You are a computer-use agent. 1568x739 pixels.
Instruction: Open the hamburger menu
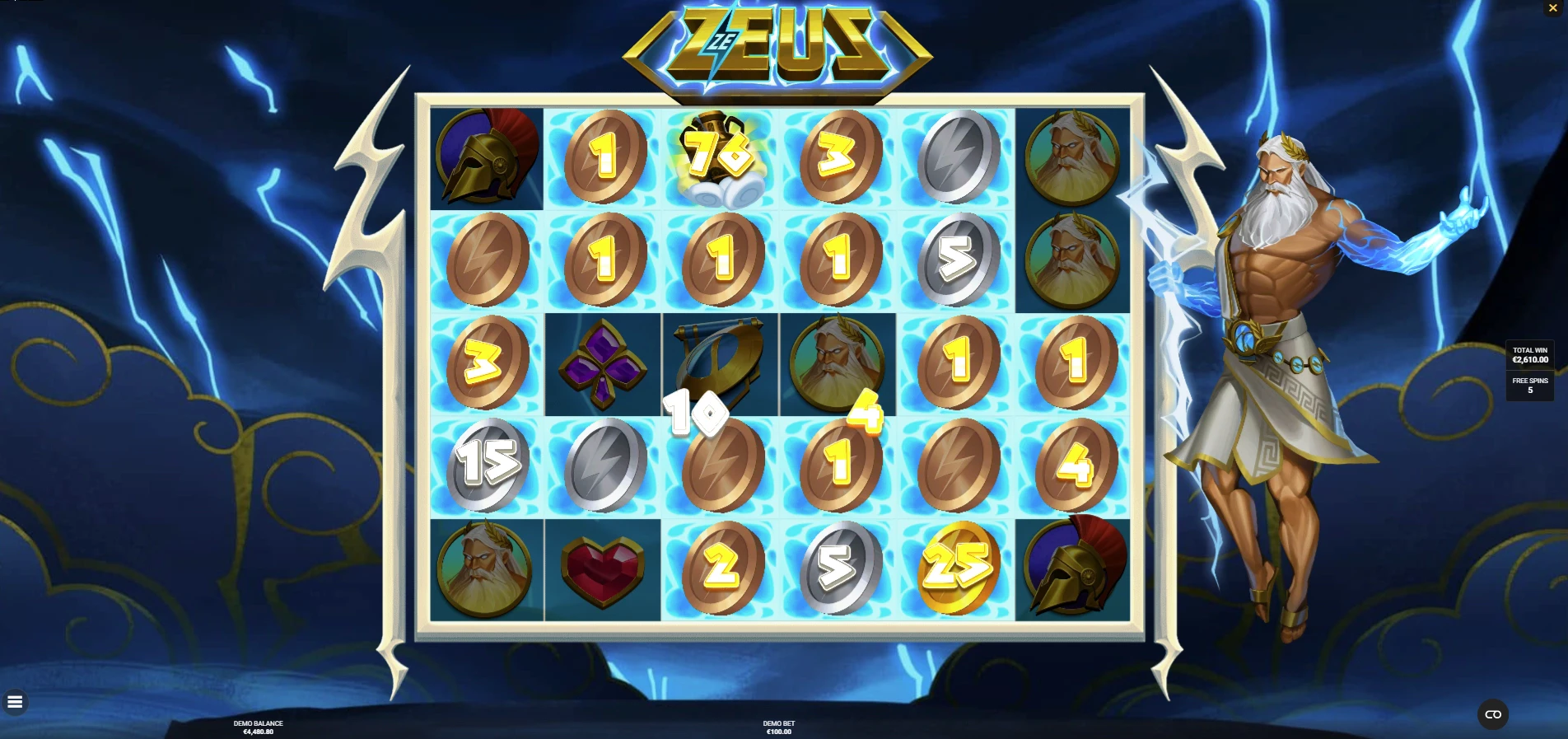click(x=15, y=702)
